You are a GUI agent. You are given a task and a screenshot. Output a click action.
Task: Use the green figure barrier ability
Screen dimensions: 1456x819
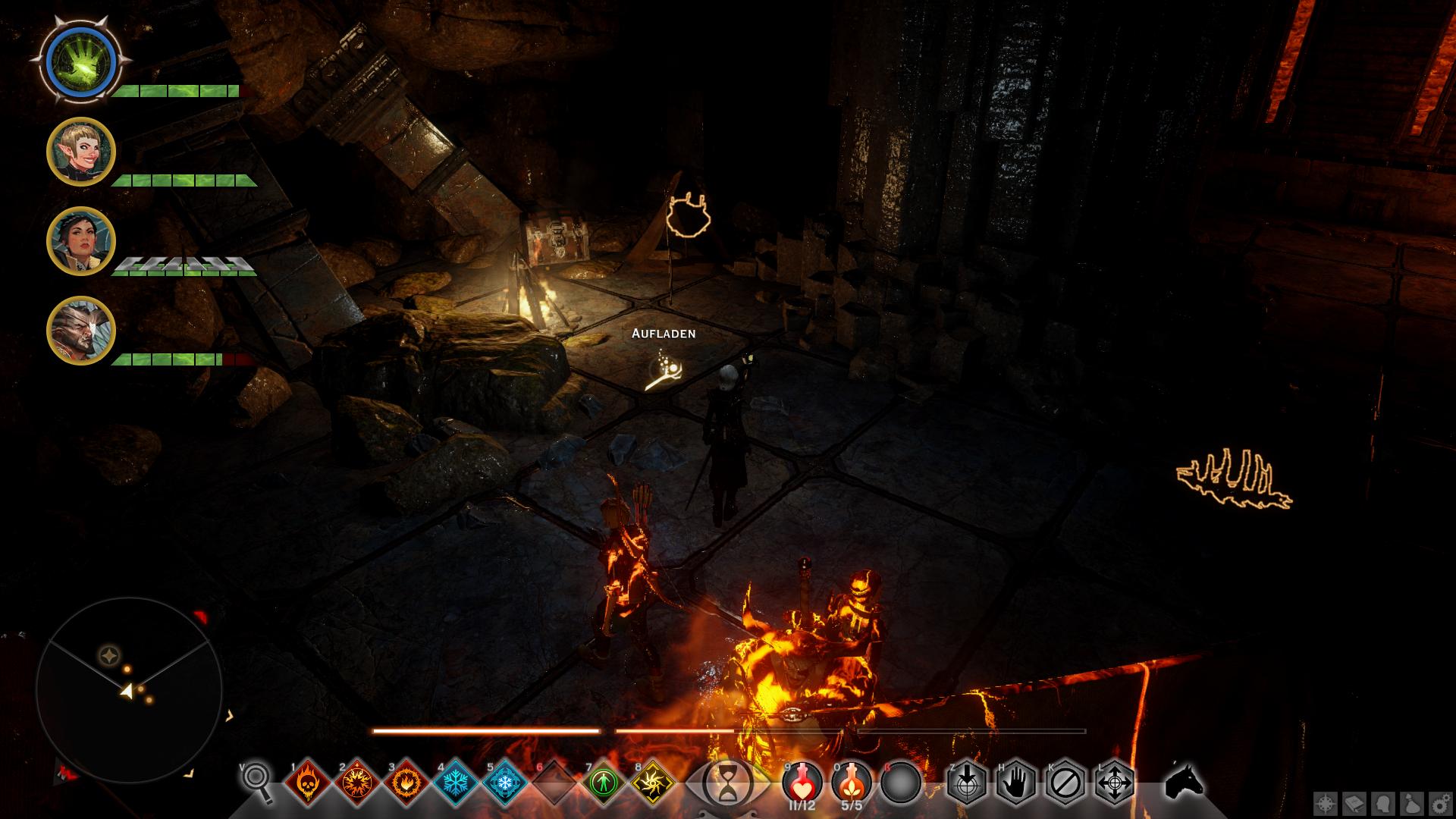604,783
